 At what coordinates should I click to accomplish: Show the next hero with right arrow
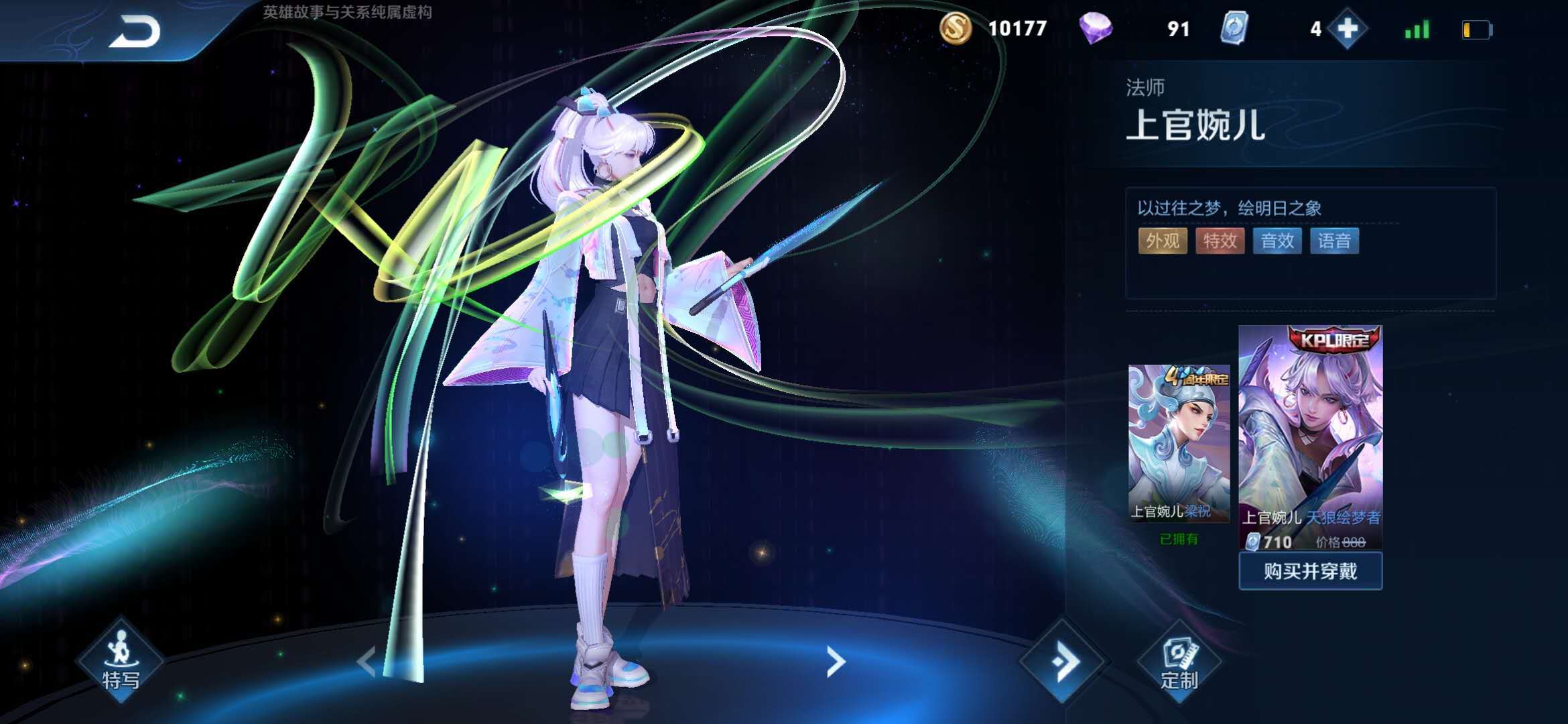point(835,662)
